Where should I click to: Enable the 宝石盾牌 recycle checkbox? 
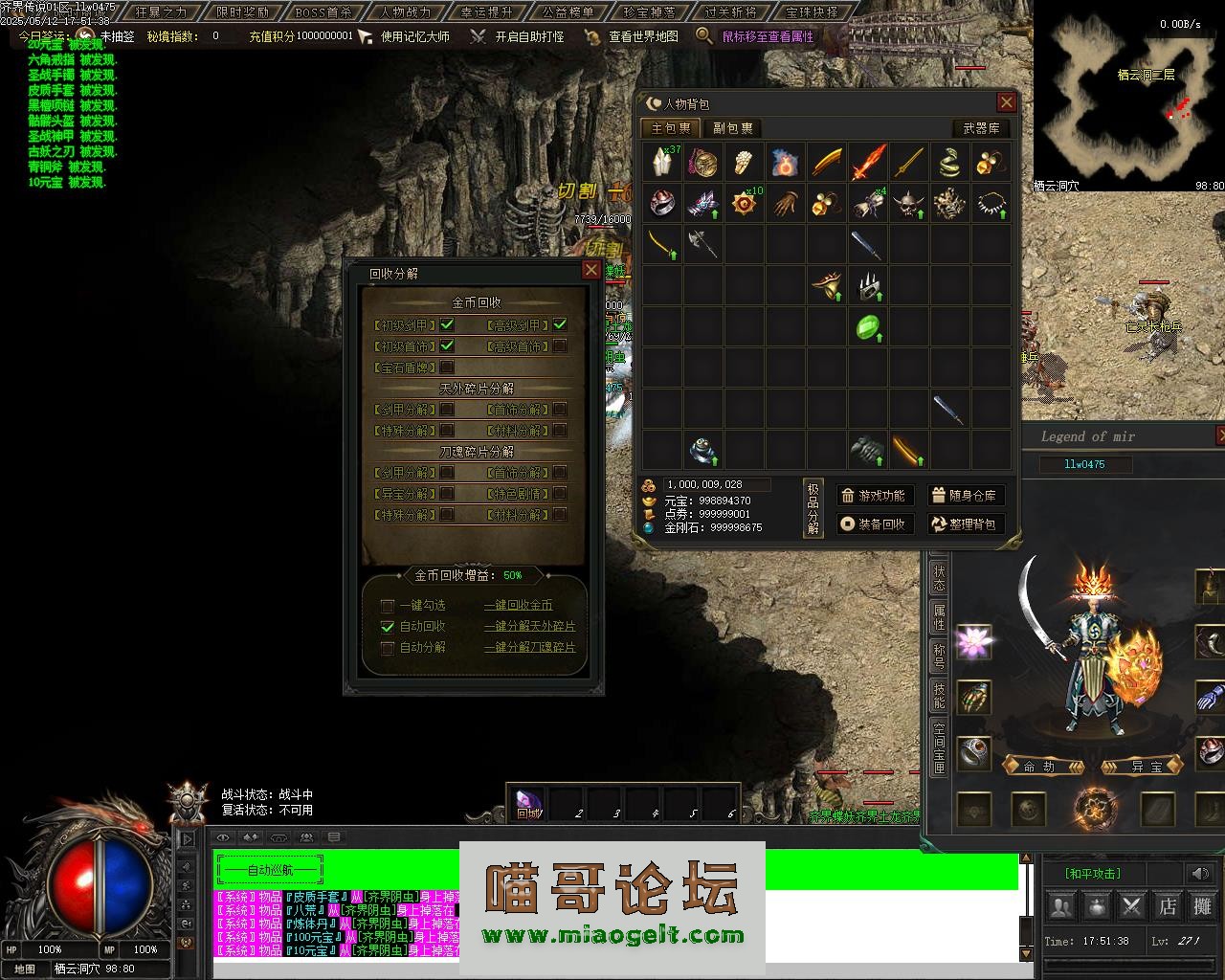click(447, 367)
